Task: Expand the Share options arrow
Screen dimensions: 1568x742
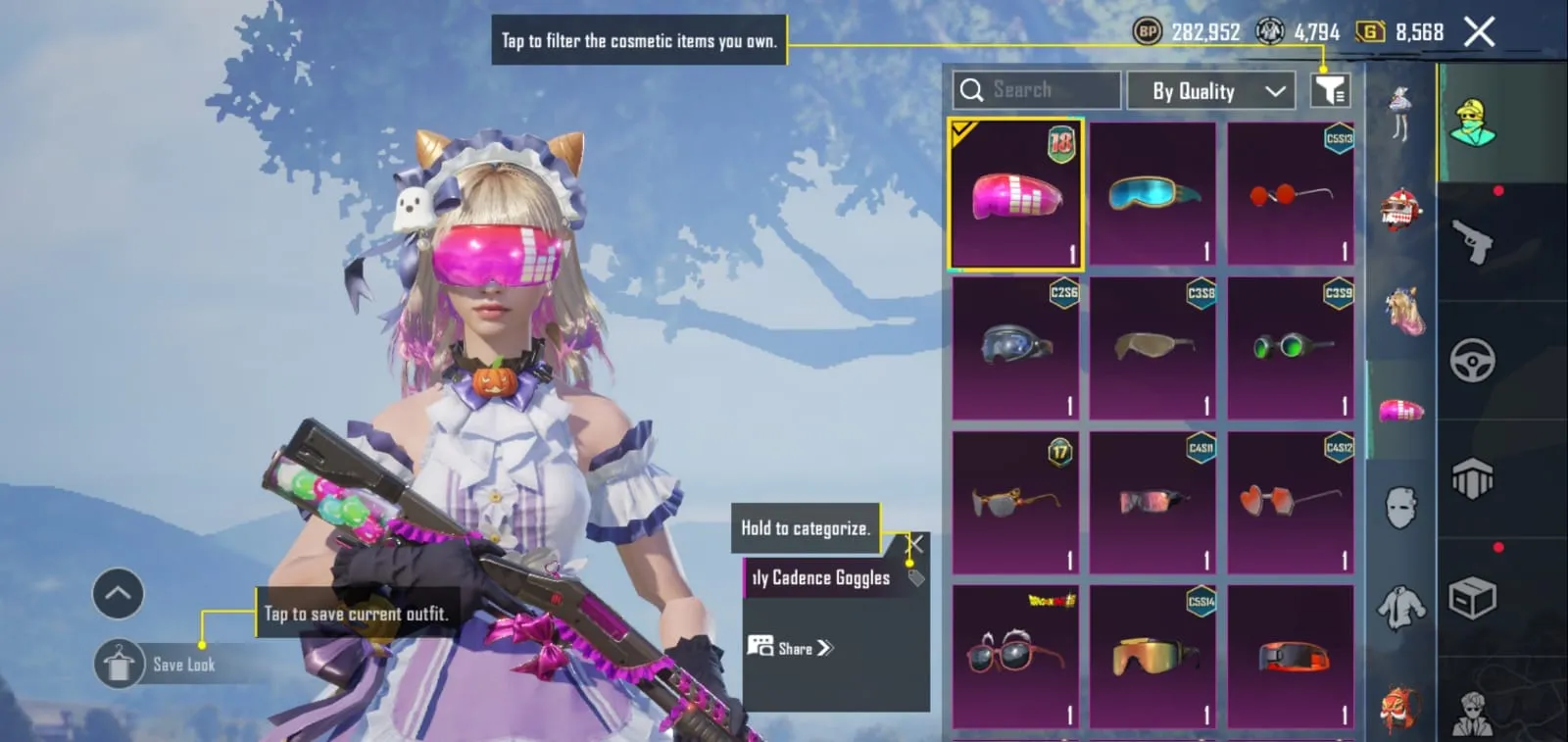Action: click(x=823, y=648)
